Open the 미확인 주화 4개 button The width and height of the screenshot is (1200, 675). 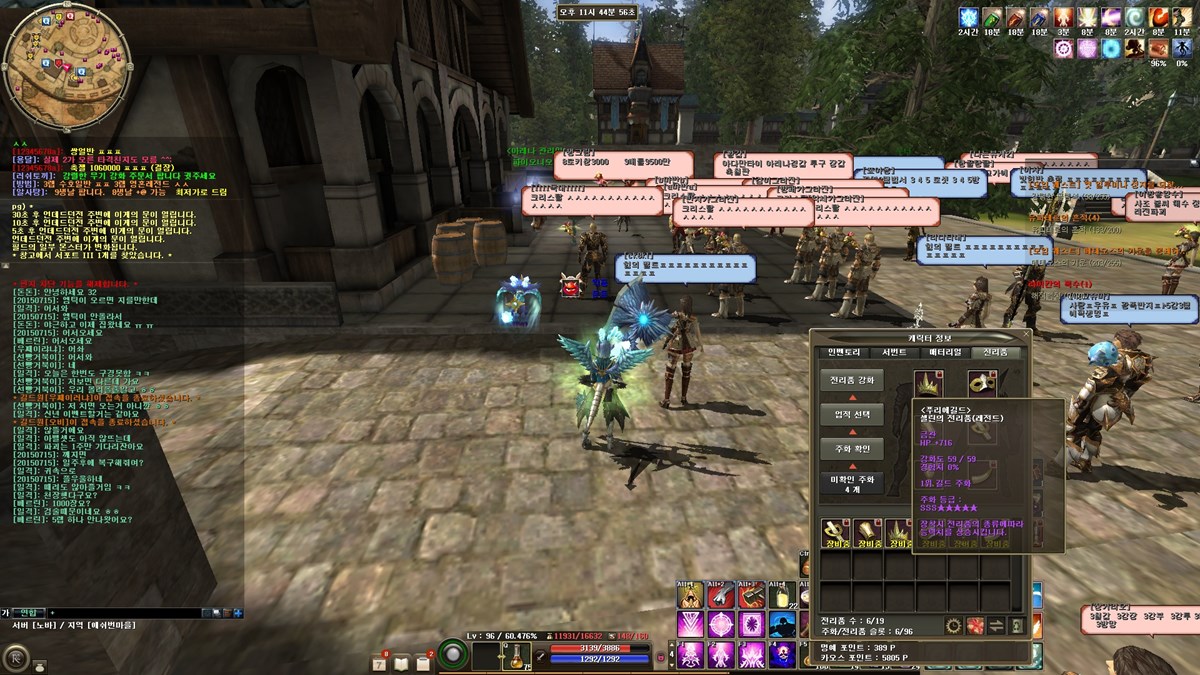point(851,484)
